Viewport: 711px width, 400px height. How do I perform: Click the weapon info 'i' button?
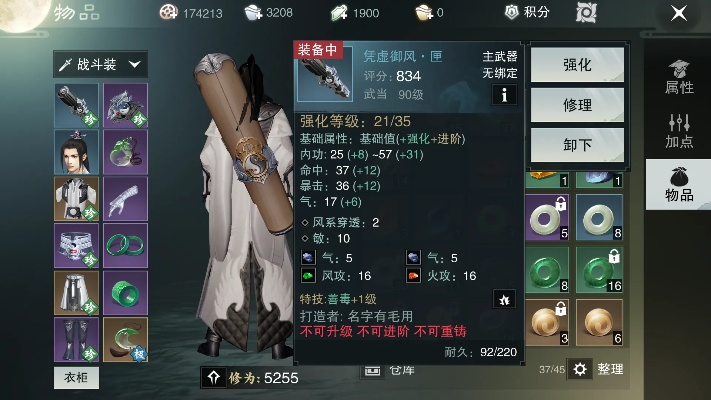click(x=504, y=95)
